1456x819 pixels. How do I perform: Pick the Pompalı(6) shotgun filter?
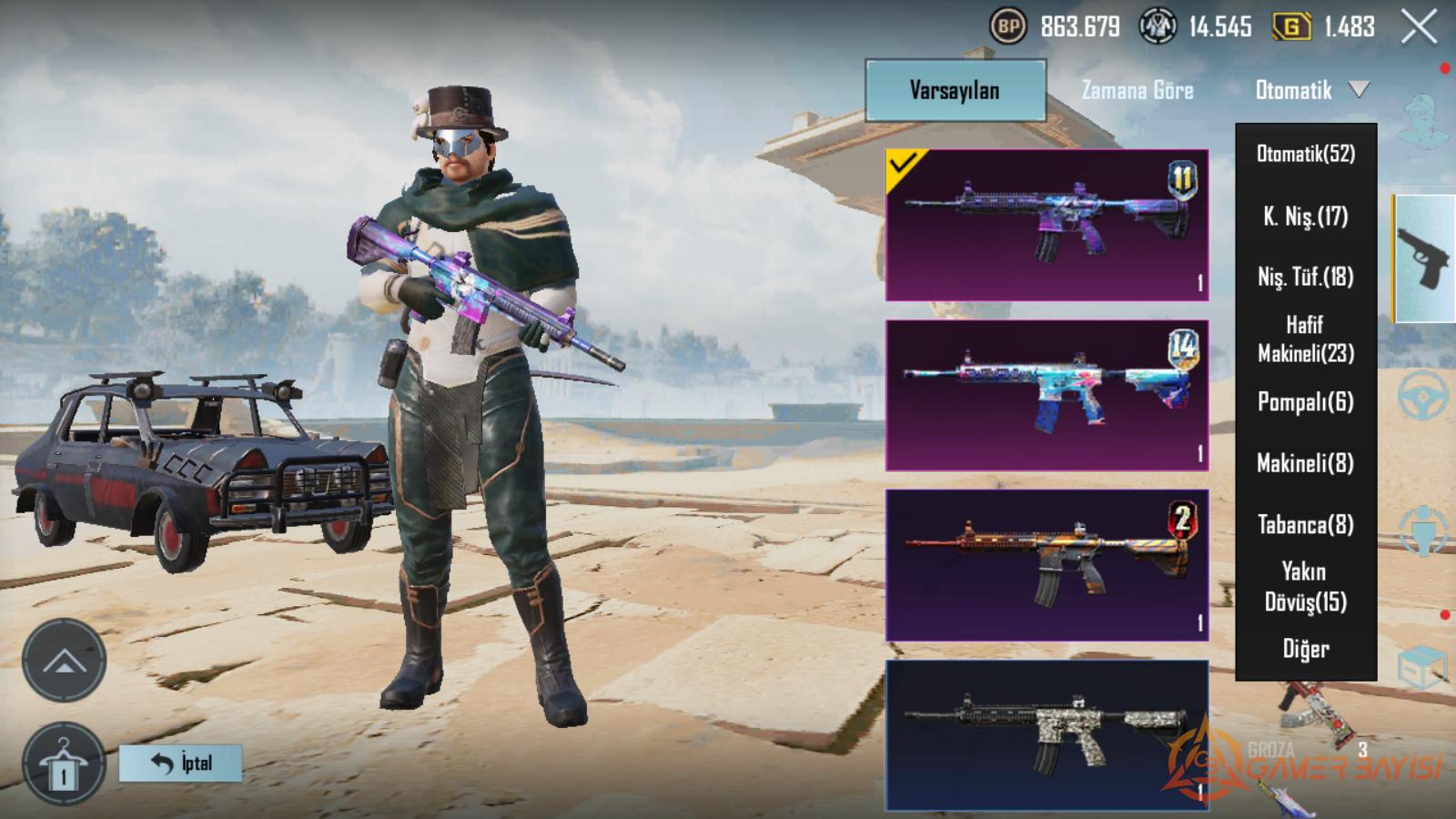(1305, 401)
